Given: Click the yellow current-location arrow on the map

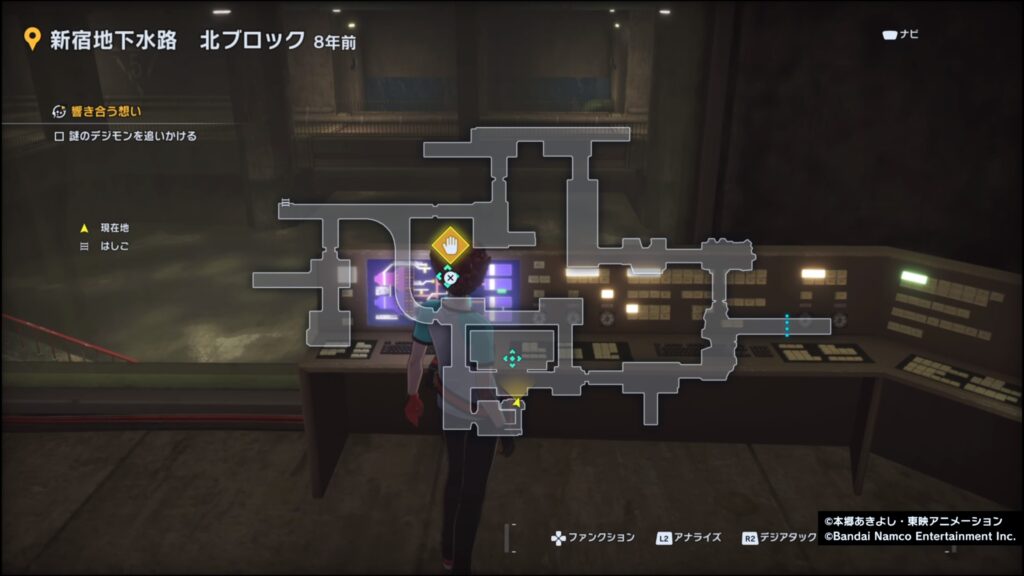Looking at the screenshot, I should (517, 402).
